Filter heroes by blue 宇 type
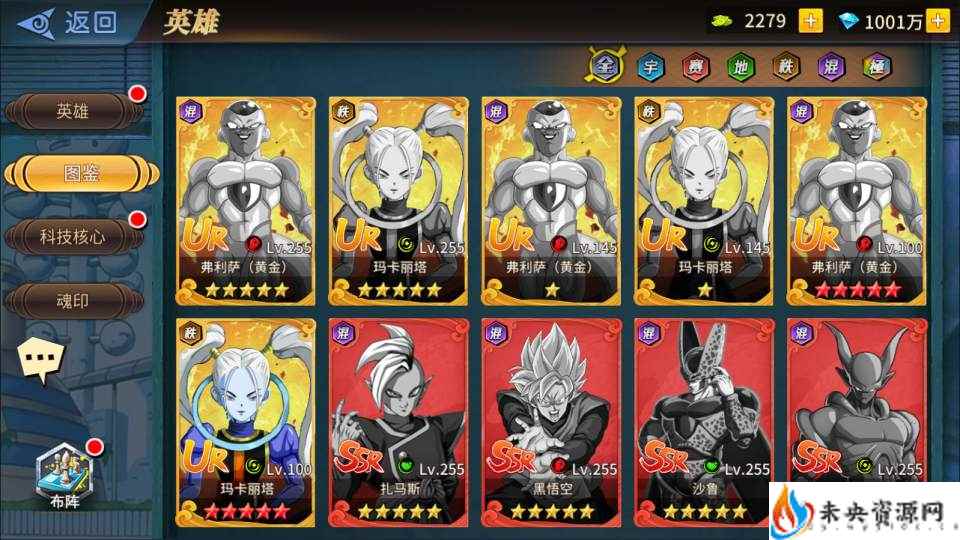Image resolution: width=960 pixels, height=540 pixels. coord(650,67)
